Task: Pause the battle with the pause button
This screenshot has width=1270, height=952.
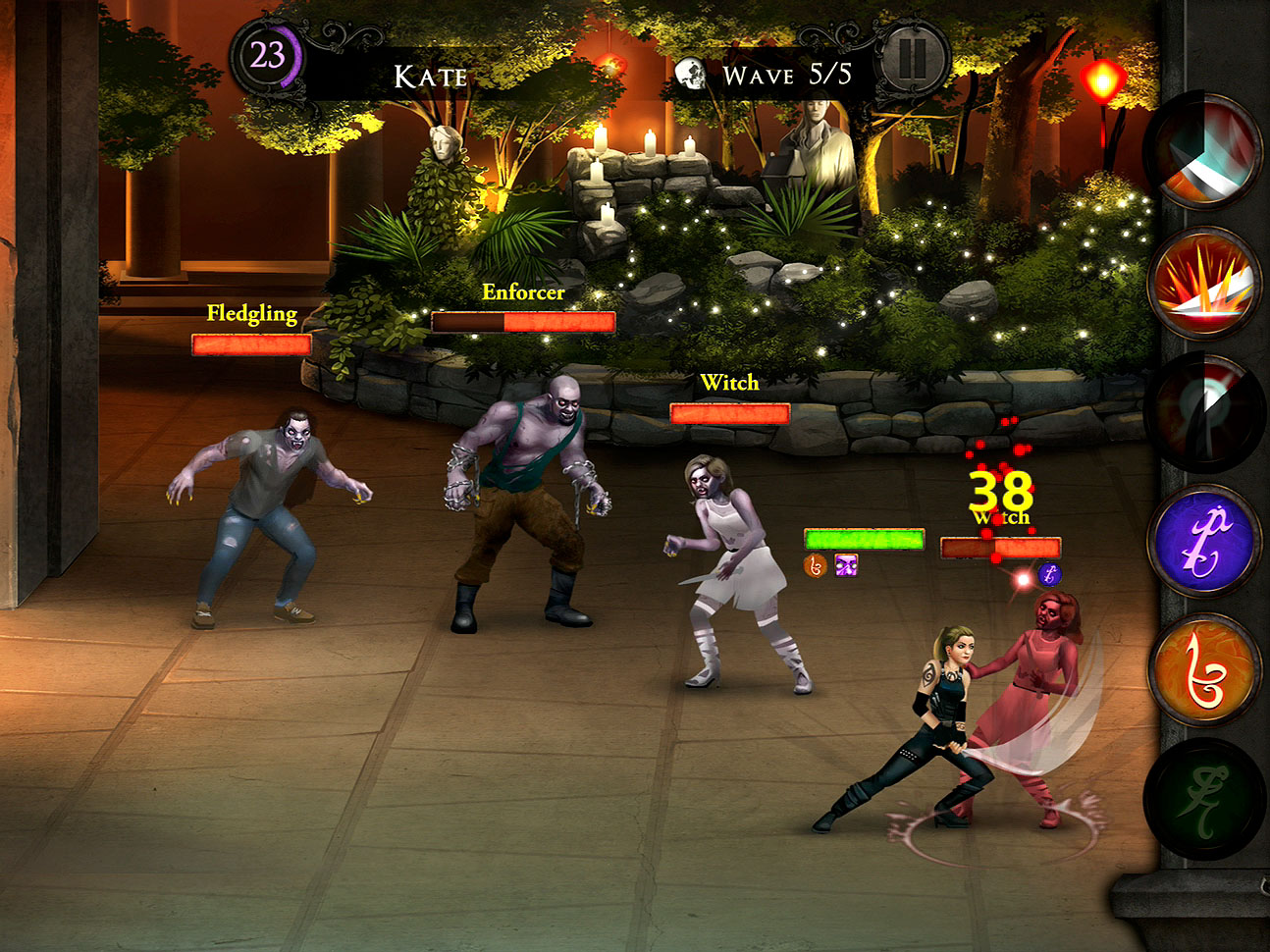Action: coord(912,59)
